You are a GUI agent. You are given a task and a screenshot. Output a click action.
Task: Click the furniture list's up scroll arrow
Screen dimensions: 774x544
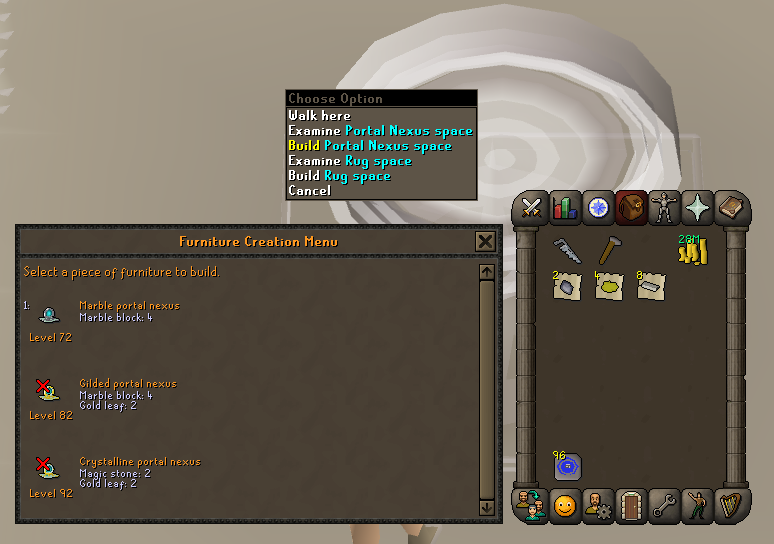(x=487, y=272)
